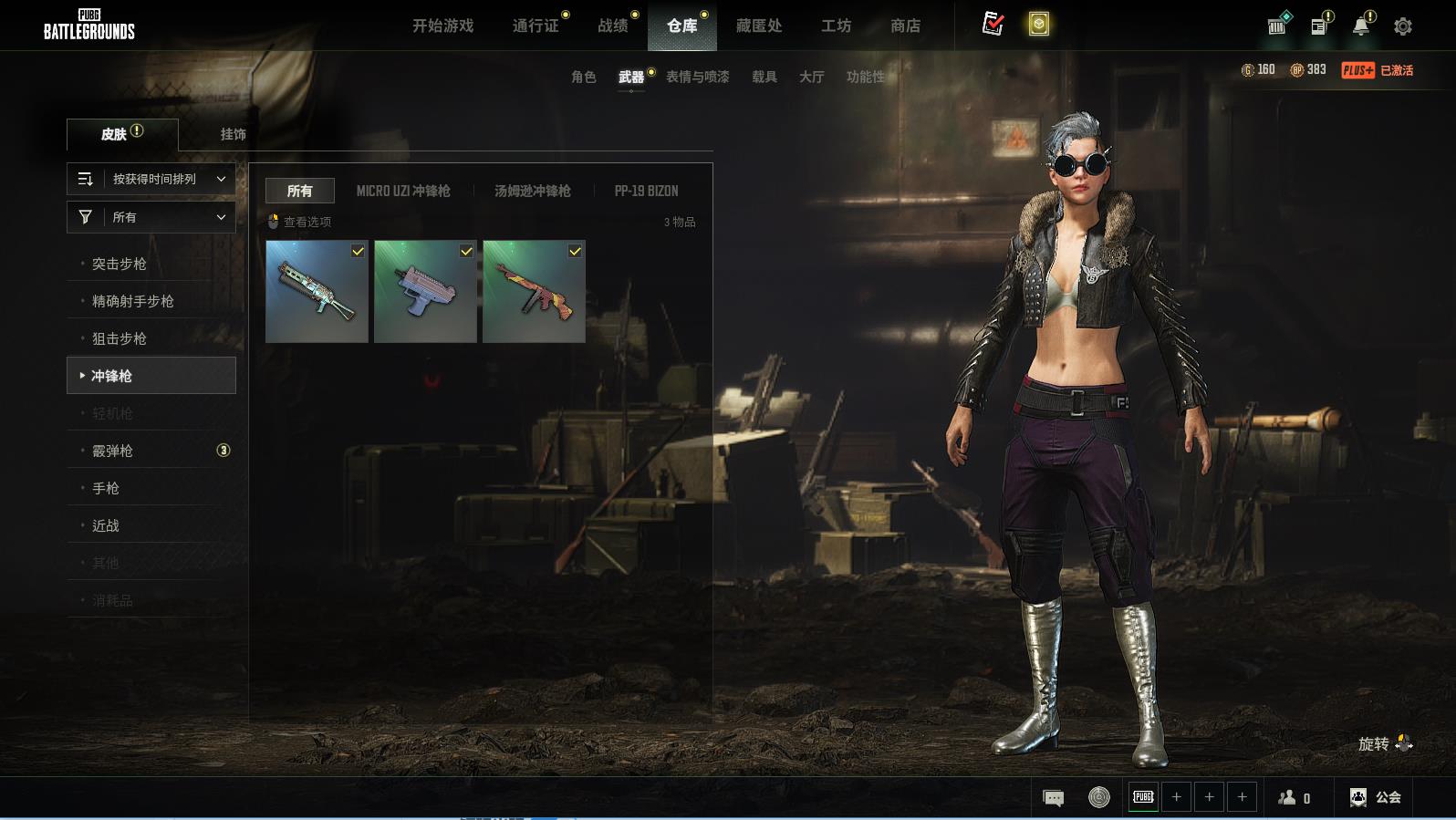
Task: Switch to the 工坊 workshop tab
Action: click(836, 26)
